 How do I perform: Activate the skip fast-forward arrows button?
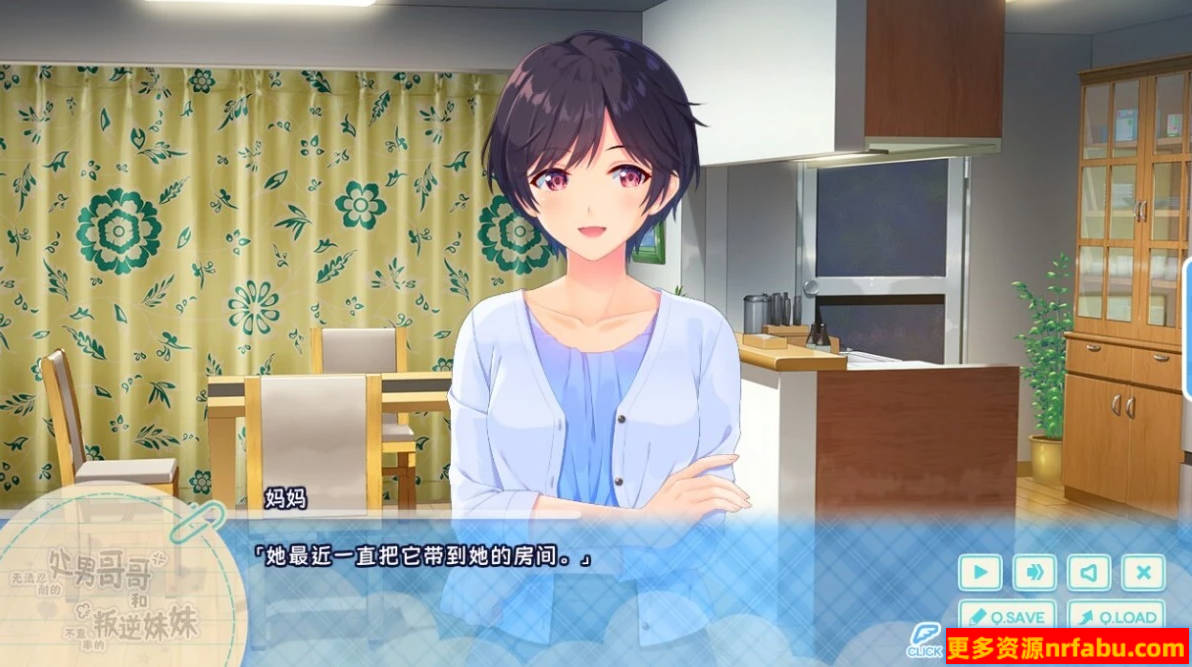(1034, 572)
